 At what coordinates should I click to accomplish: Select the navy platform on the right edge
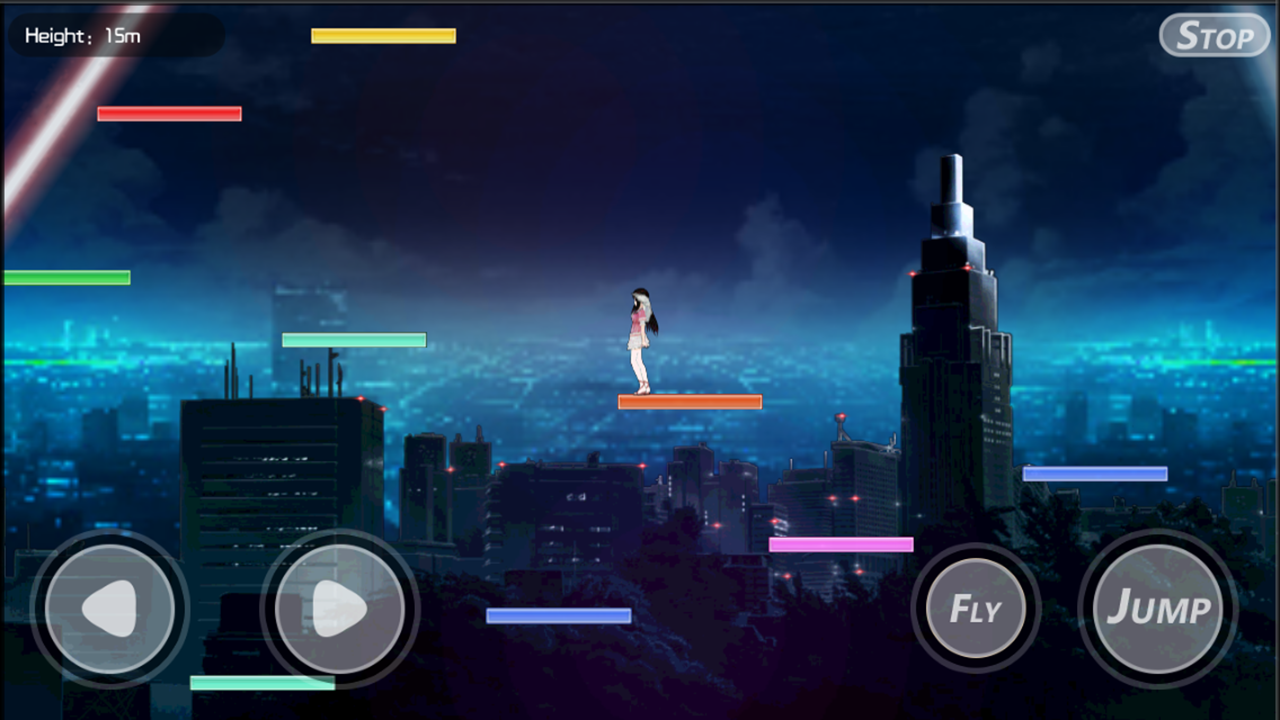1098,472
